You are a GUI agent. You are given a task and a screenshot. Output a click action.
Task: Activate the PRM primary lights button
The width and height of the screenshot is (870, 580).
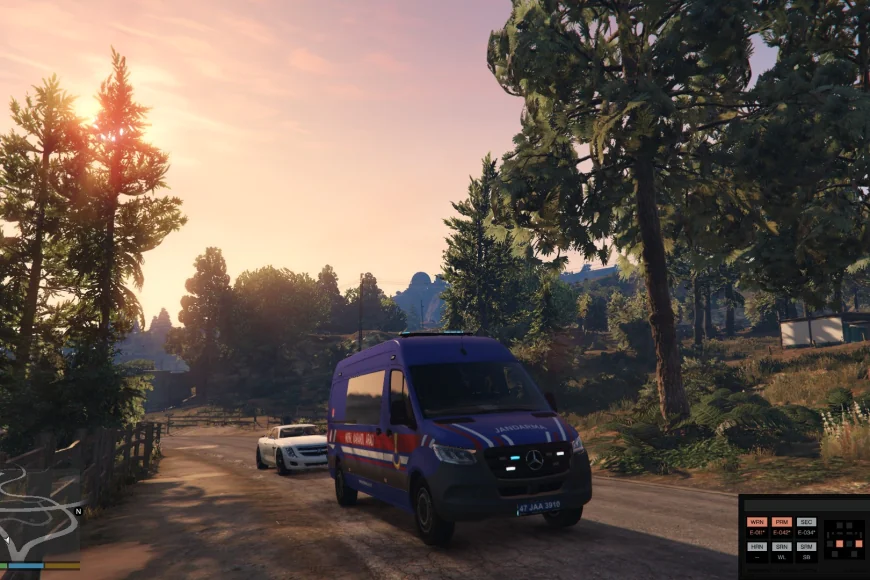(782, 522)
